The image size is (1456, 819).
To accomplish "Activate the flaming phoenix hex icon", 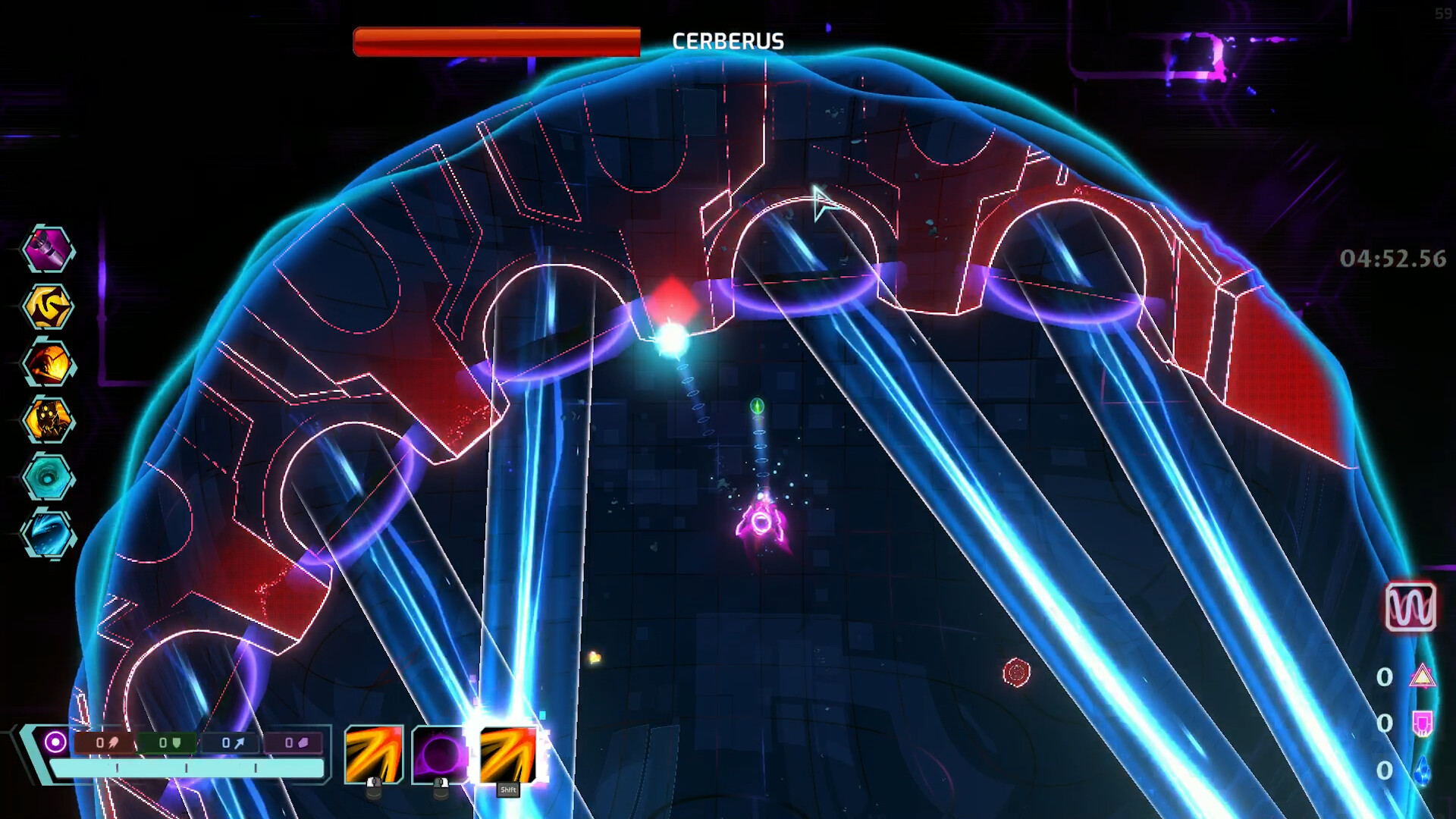I will [49, 364].
